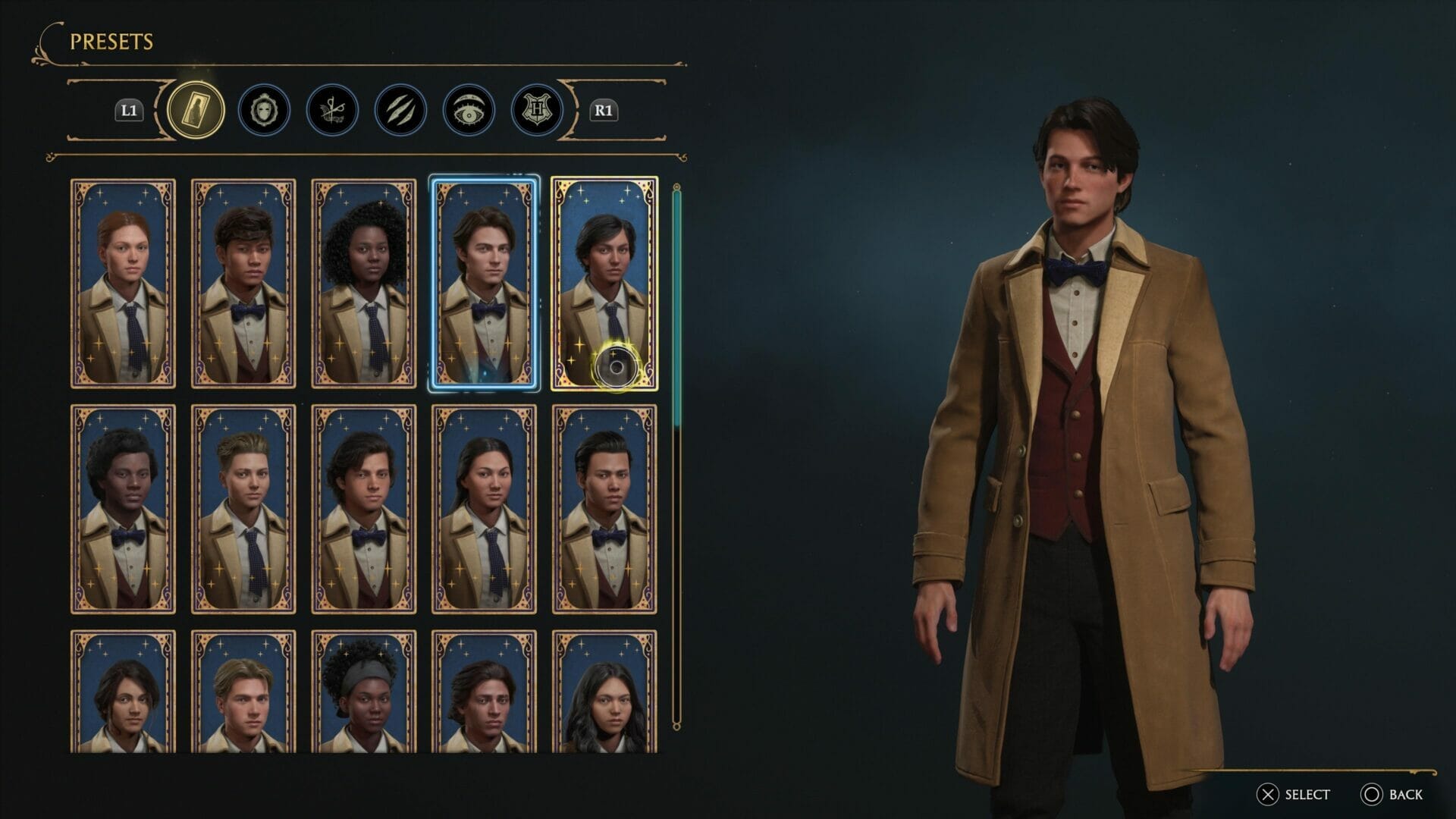
Task: Open the hairstyle scissors and comb tab
Action: pyautogui.click(x=332, y=110)
